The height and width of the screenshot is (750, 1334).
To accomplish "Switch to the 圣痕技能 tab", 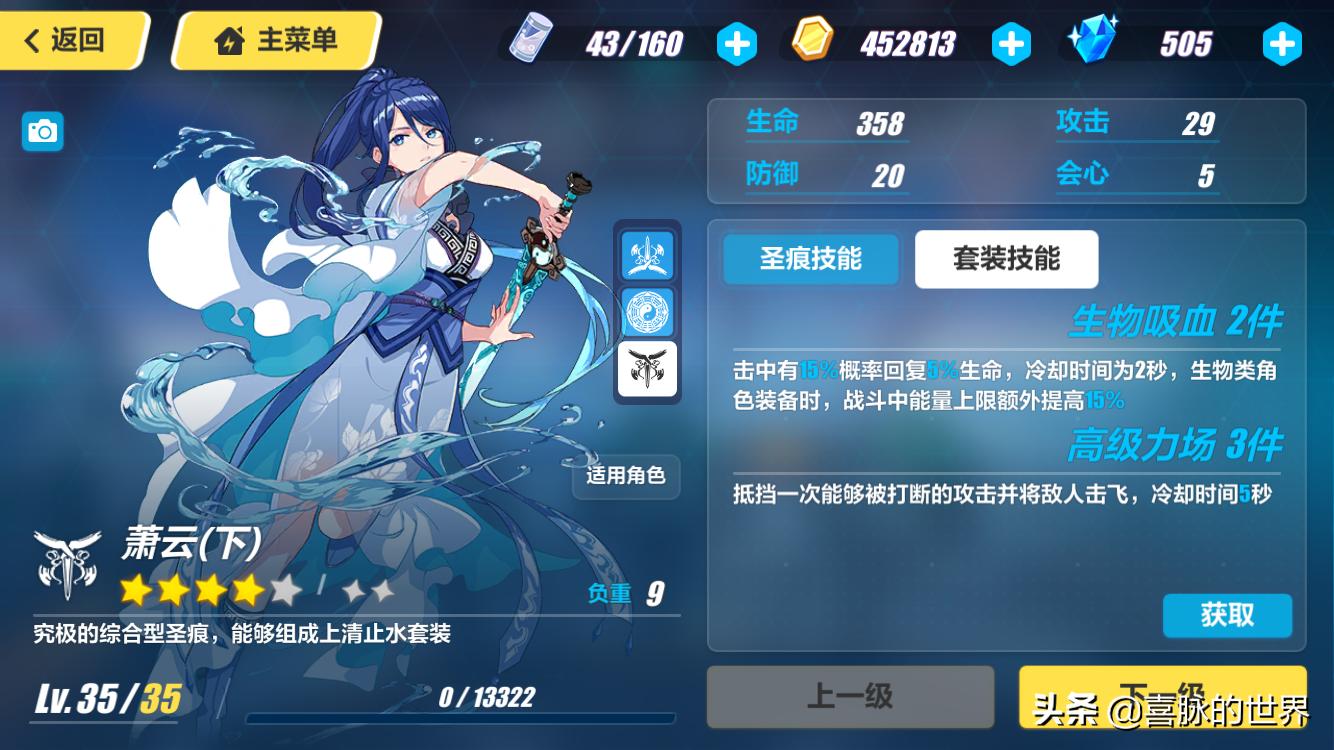I will click(x=810, y=258).
